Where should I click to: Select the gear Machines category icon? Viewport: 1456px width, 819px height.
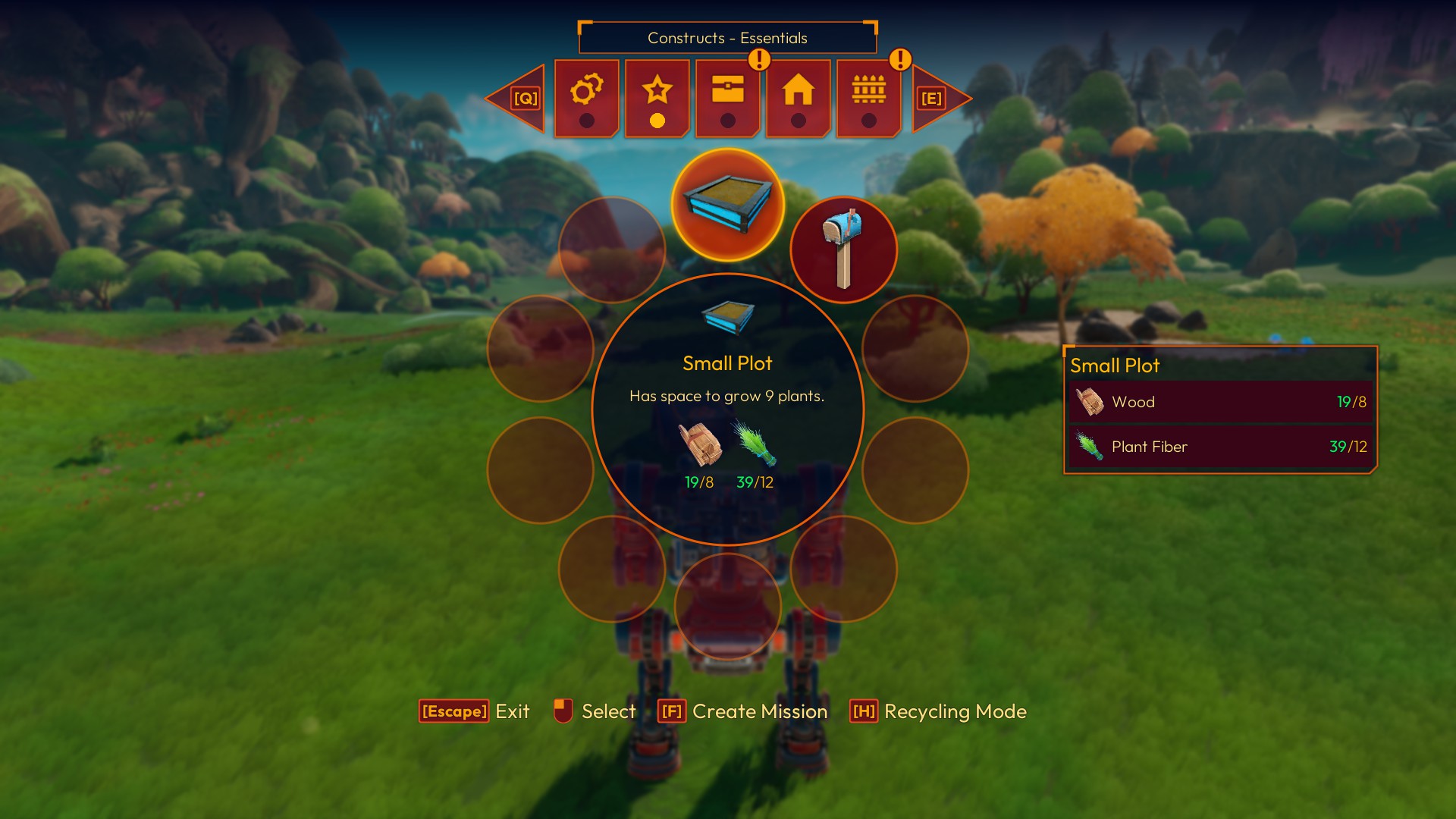585,93
